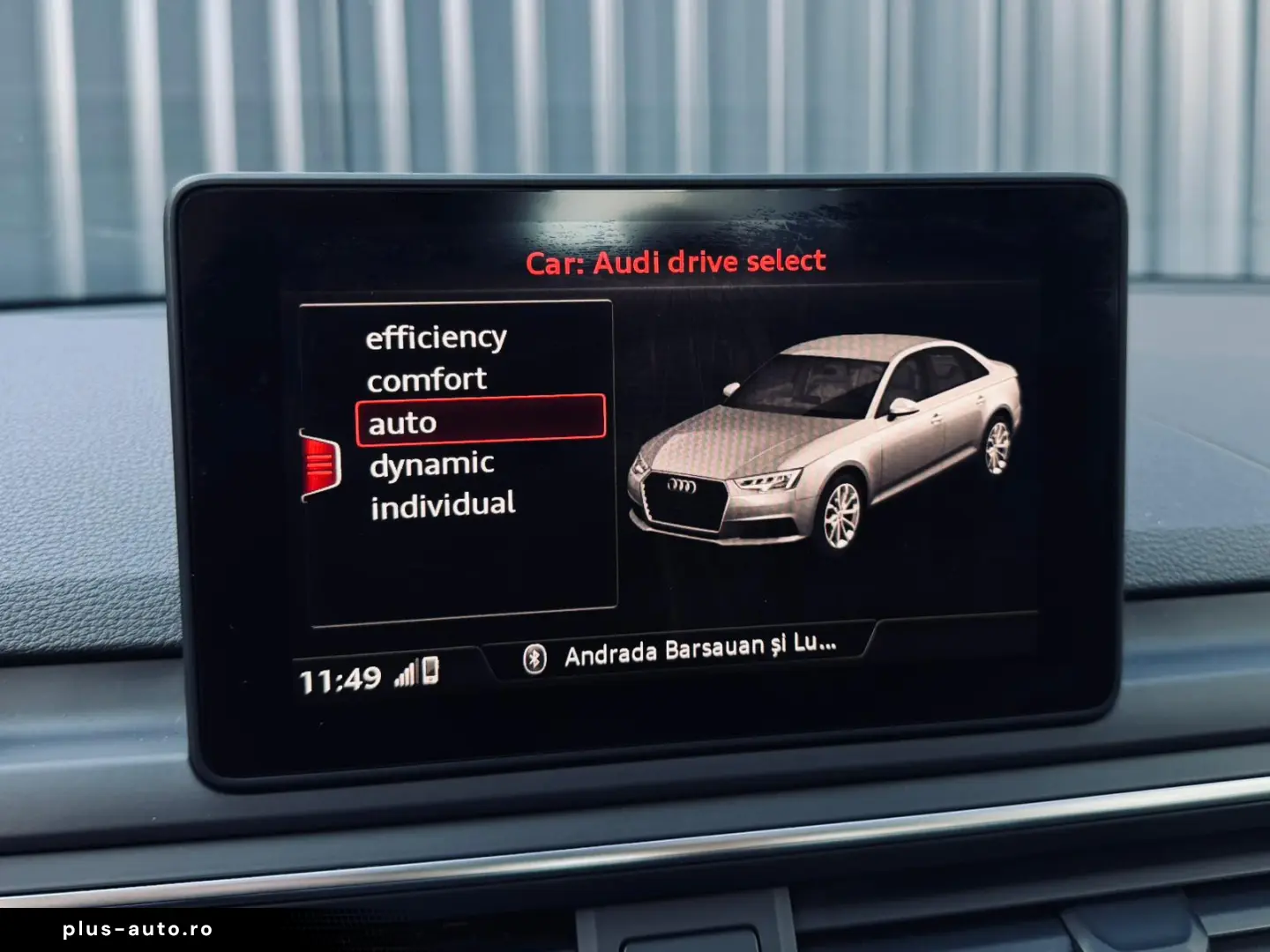Select the efficiency drive mode
Image resolution: width=1270 pixels, height=952 pixels.
(438, 336)
